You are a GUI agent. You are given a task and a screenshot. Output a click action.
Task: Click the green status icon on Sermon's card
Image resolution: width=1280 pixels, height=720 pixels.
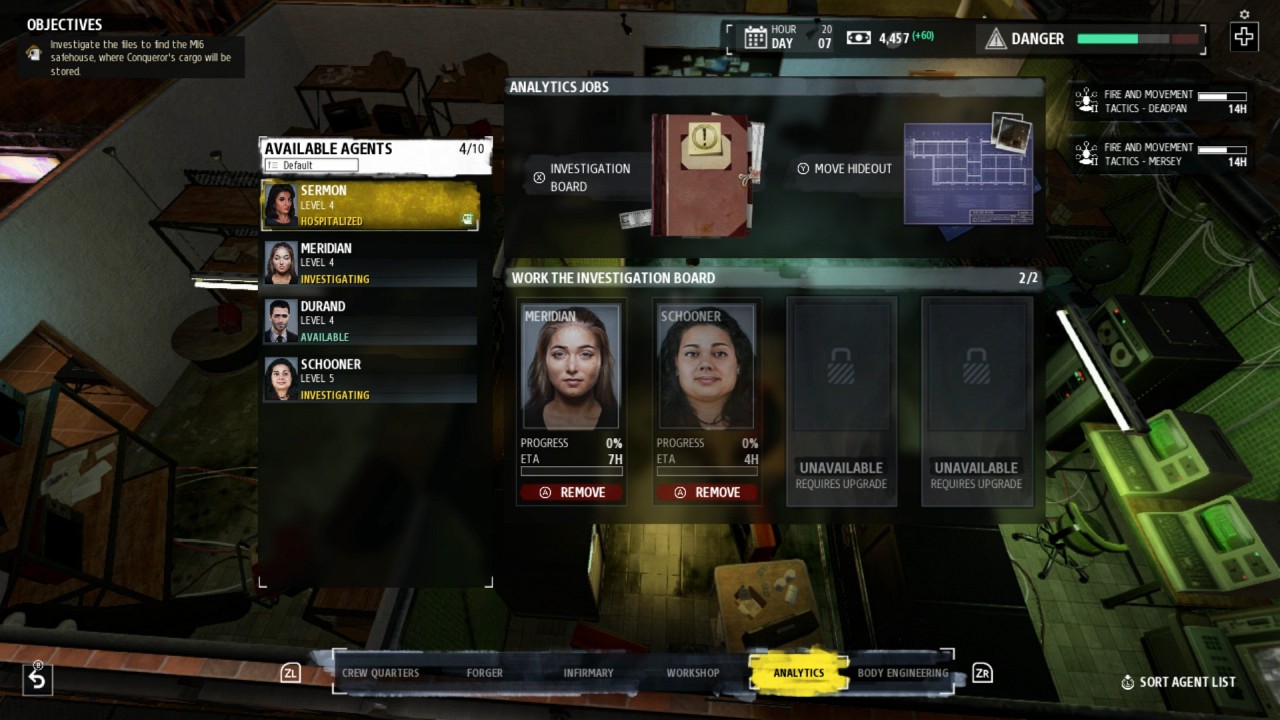(x=467, y=218)
